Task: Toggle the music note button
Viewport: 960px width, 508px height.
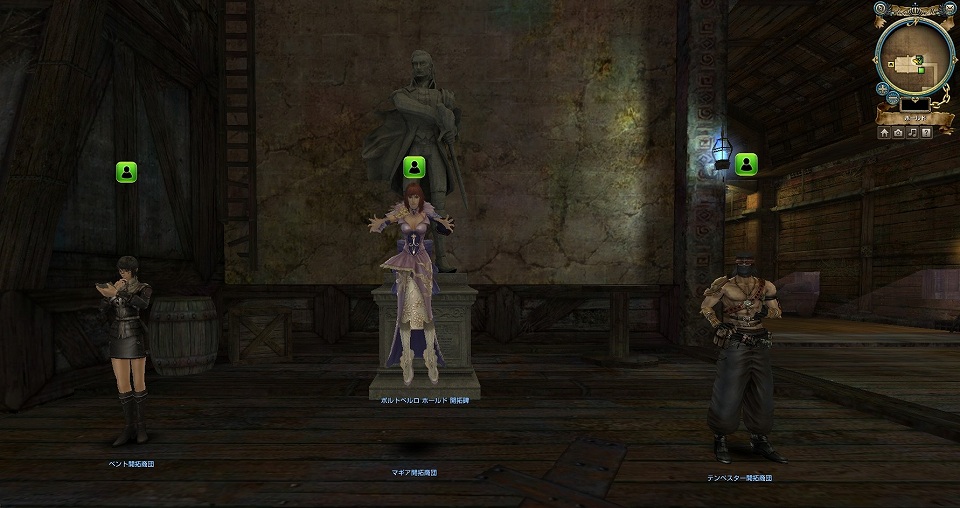Action: 912,132
